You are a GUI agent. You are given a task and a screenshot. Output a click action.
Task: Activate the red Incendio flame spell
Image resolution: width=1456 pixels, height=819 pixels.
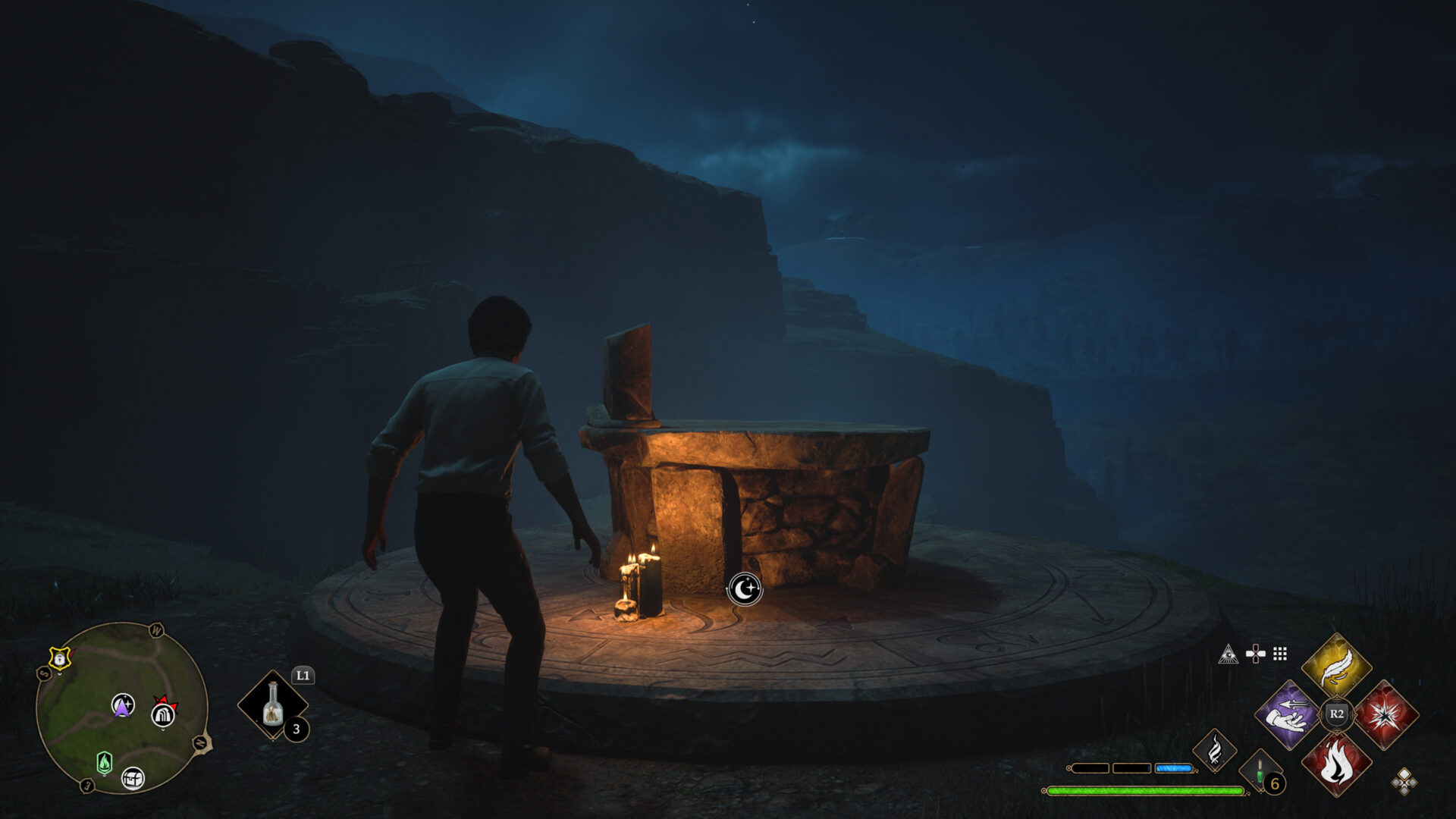point(1336,764)
